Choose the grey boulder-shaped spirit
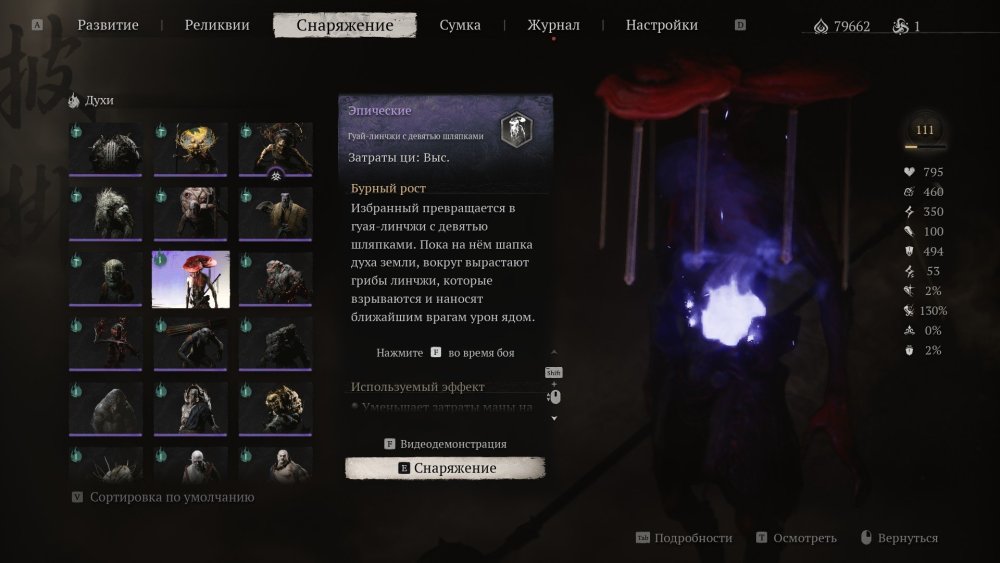 (106, 408)
